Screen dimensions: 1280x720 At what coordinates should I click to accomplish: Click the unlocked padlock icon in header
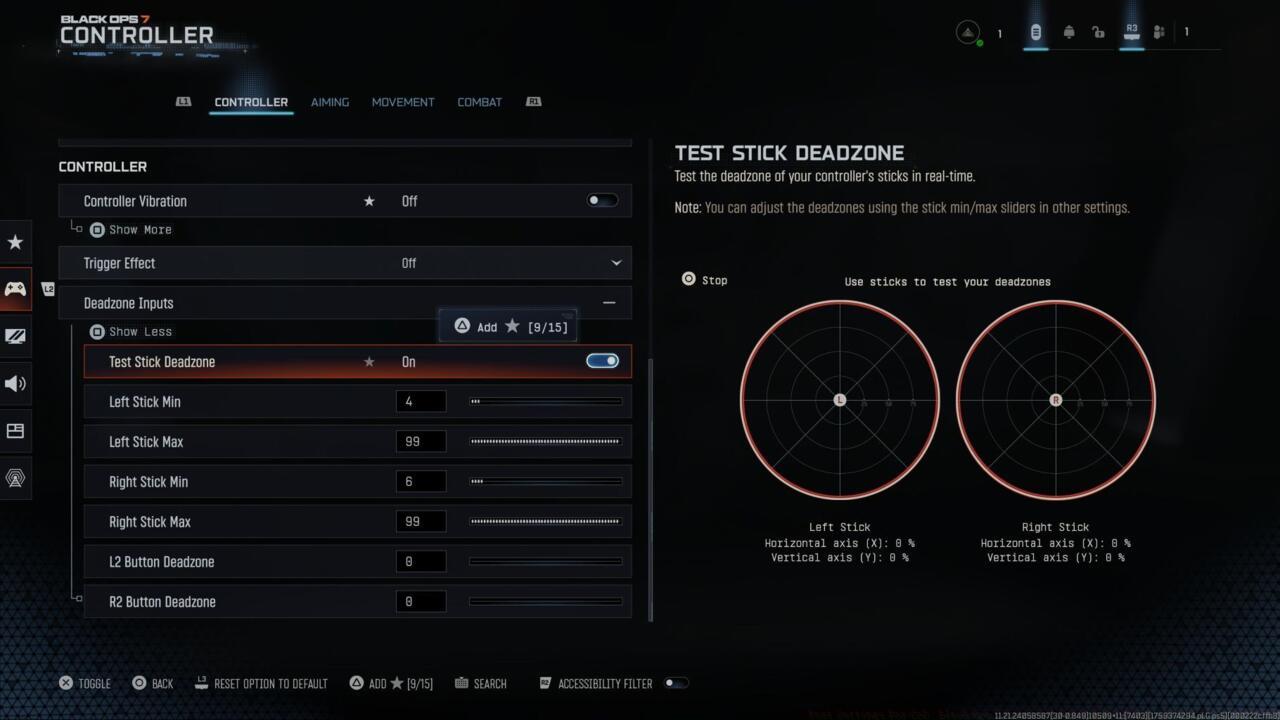pyautogui.click(x=1098, y=31)
